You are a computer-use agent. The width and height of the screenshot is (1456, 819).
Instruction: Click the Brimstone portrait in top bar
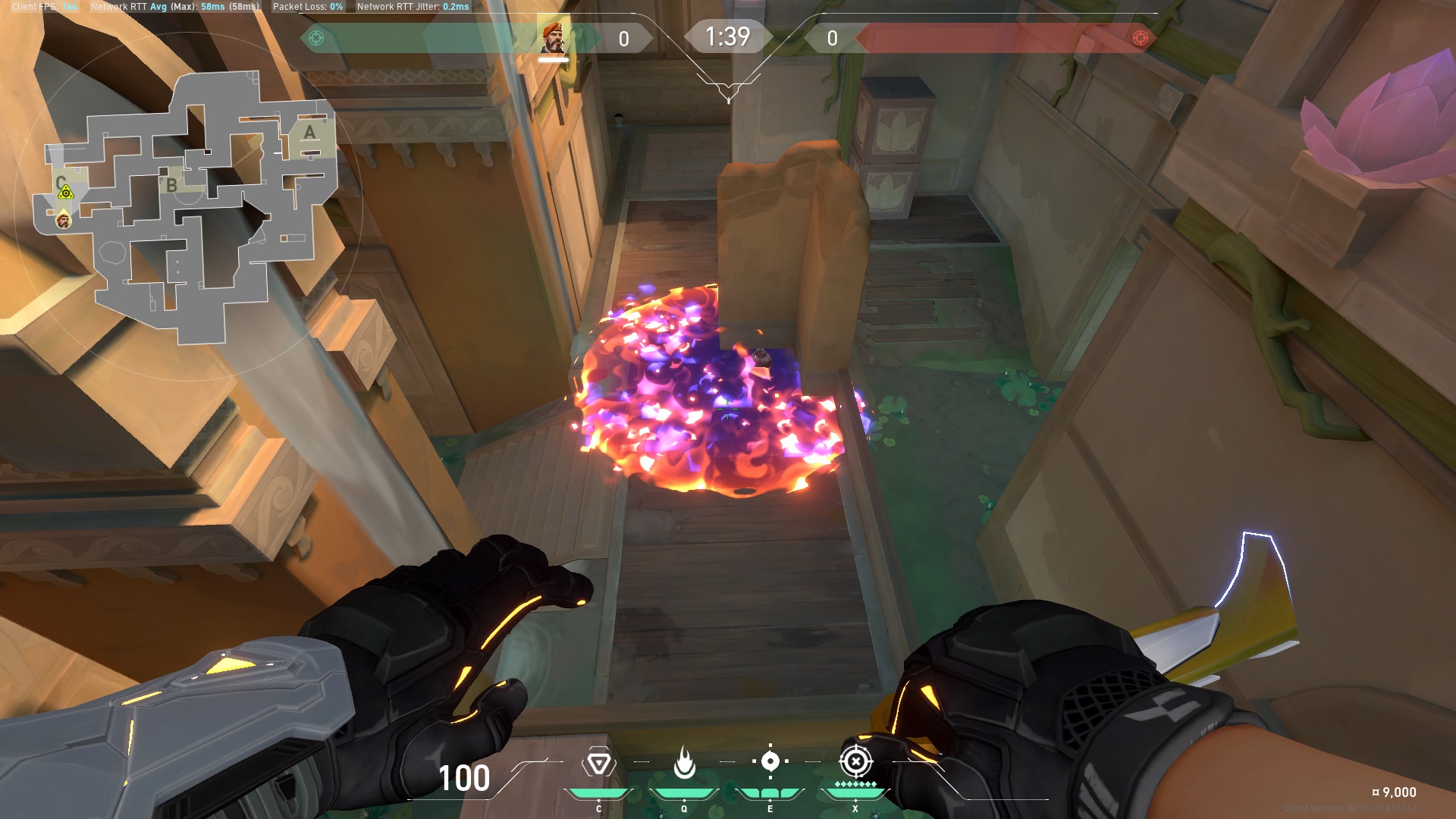(554, 37)
